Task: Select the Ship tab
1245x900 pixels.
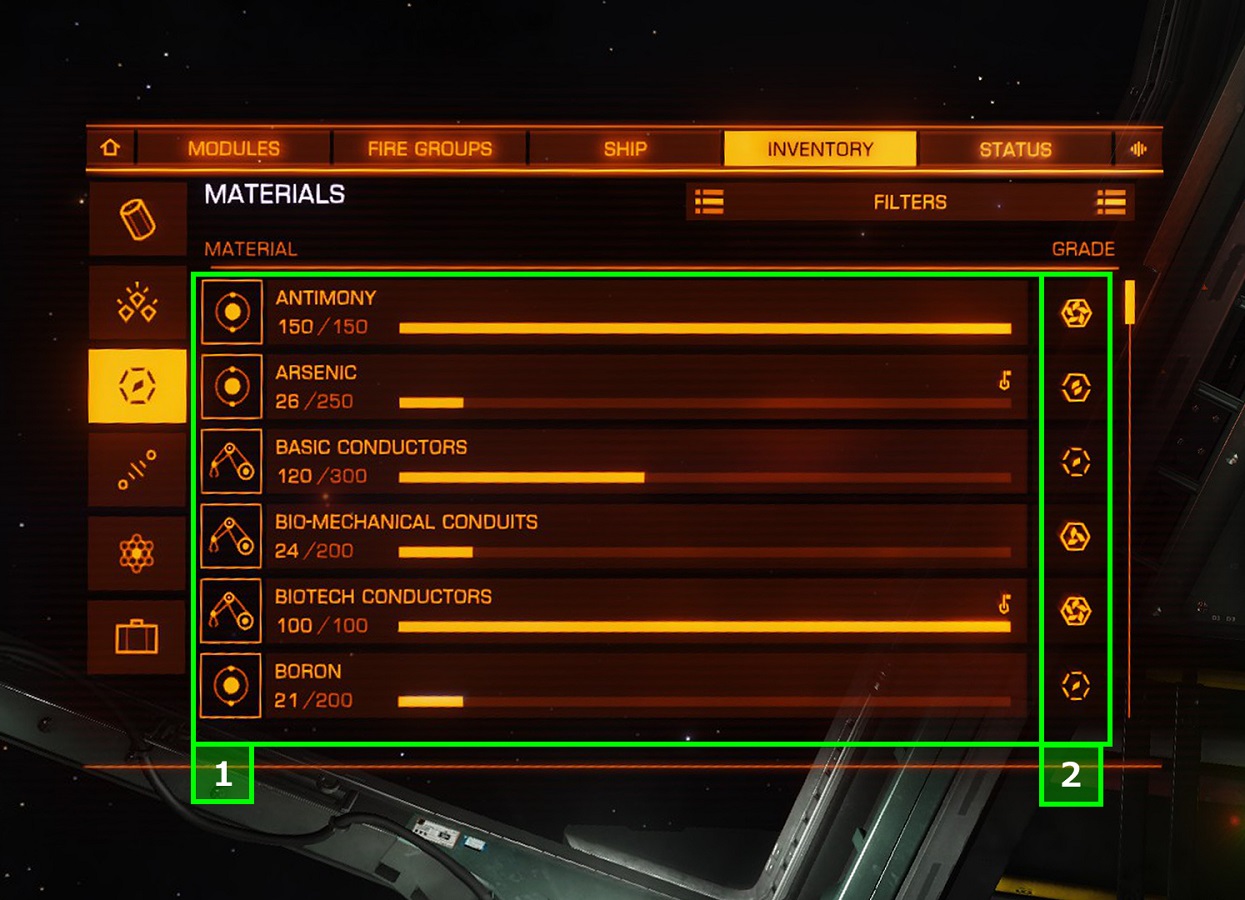Action: pyautogui.click(x=625, y=149)
